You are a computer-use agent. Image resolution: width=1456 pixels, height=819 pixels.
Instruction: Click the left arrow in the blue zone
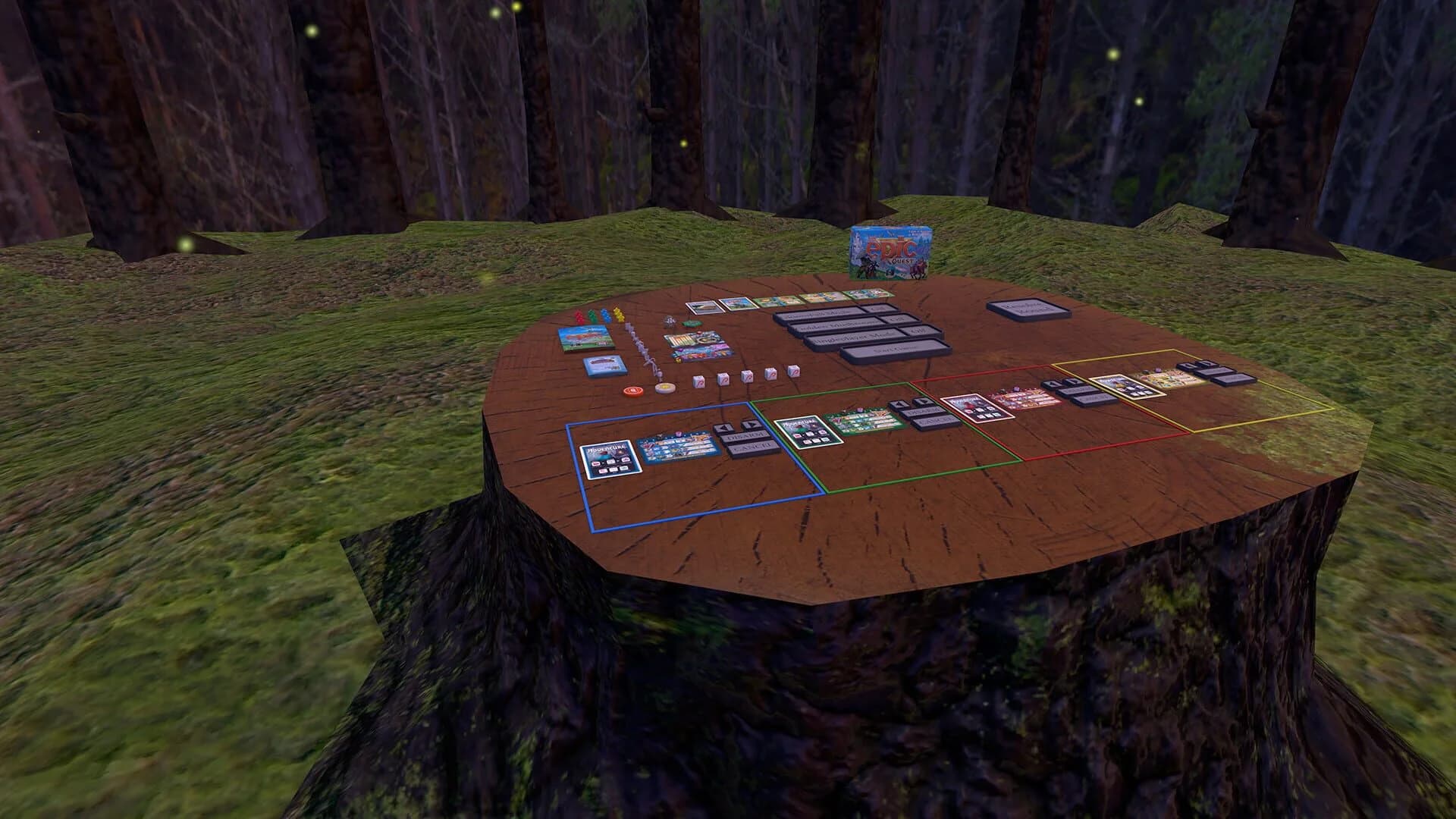pos(724,428)
